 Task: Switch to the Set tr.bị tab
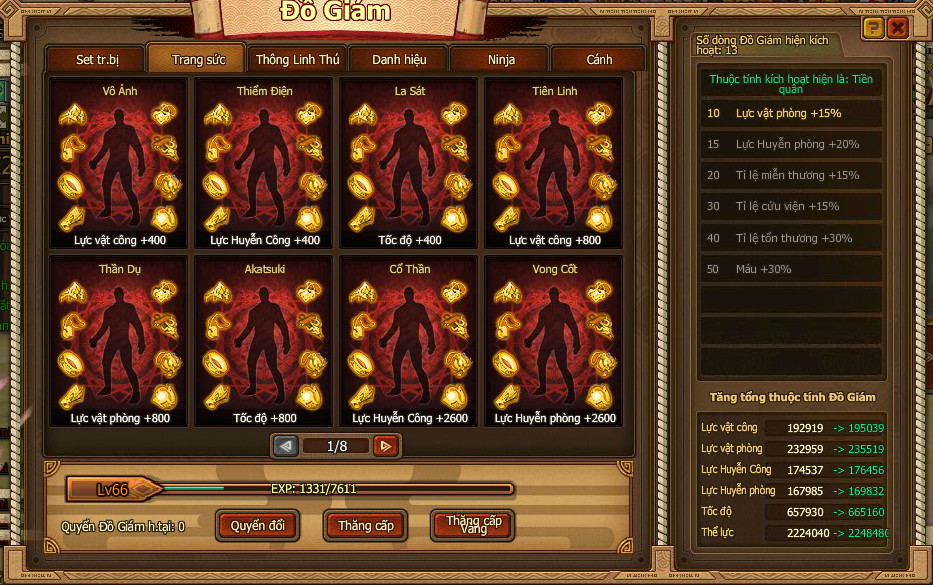pos(95,60)
